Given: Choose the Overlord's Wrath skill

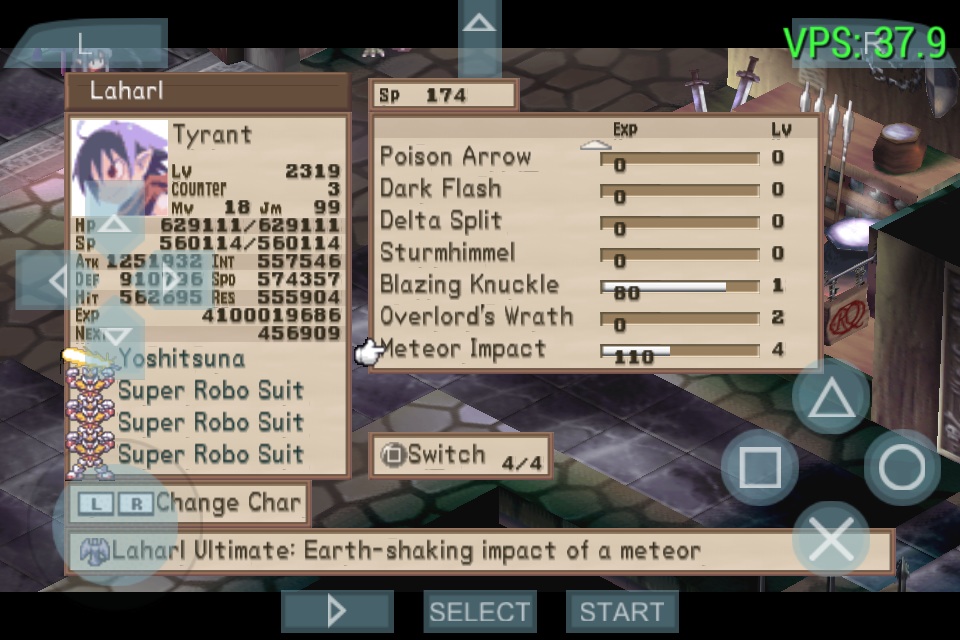Looking at the screenshot, I should [476, 317].
